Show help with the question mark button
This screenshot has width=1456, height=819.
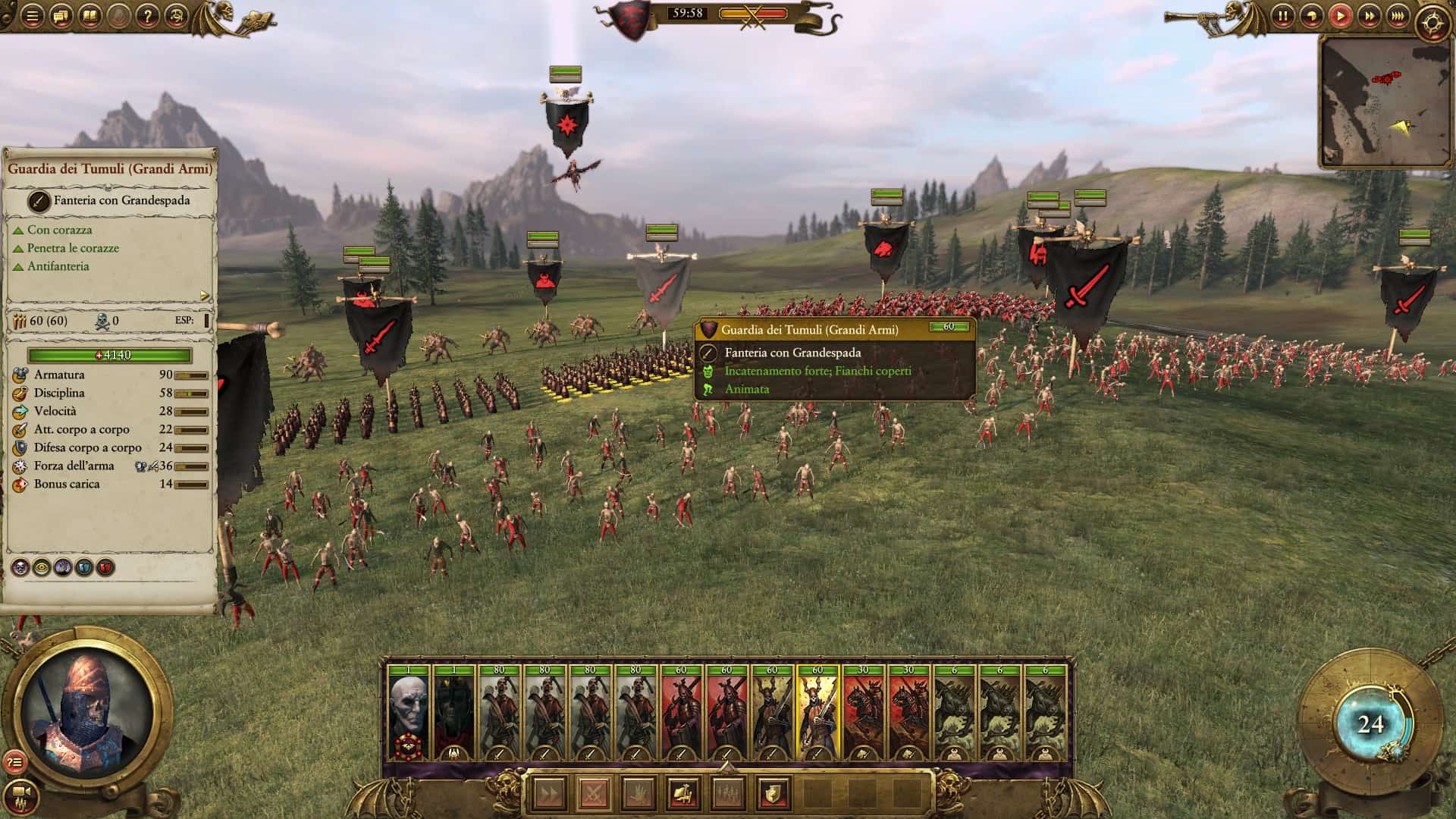point(148,16)
